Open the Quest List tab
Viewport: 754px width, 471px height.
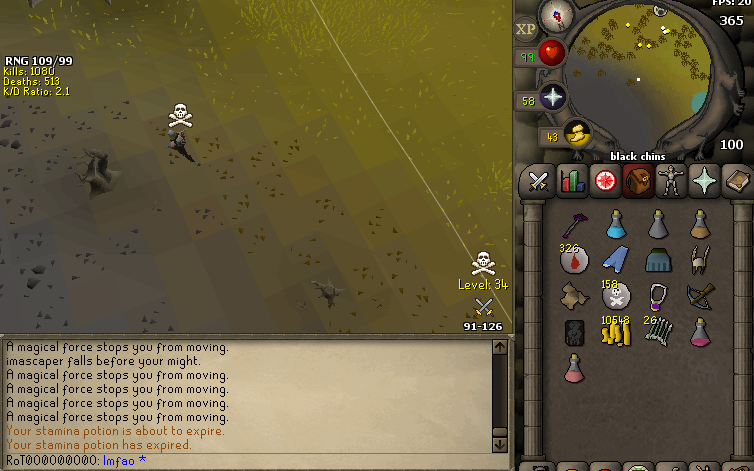tap(605, 181)
